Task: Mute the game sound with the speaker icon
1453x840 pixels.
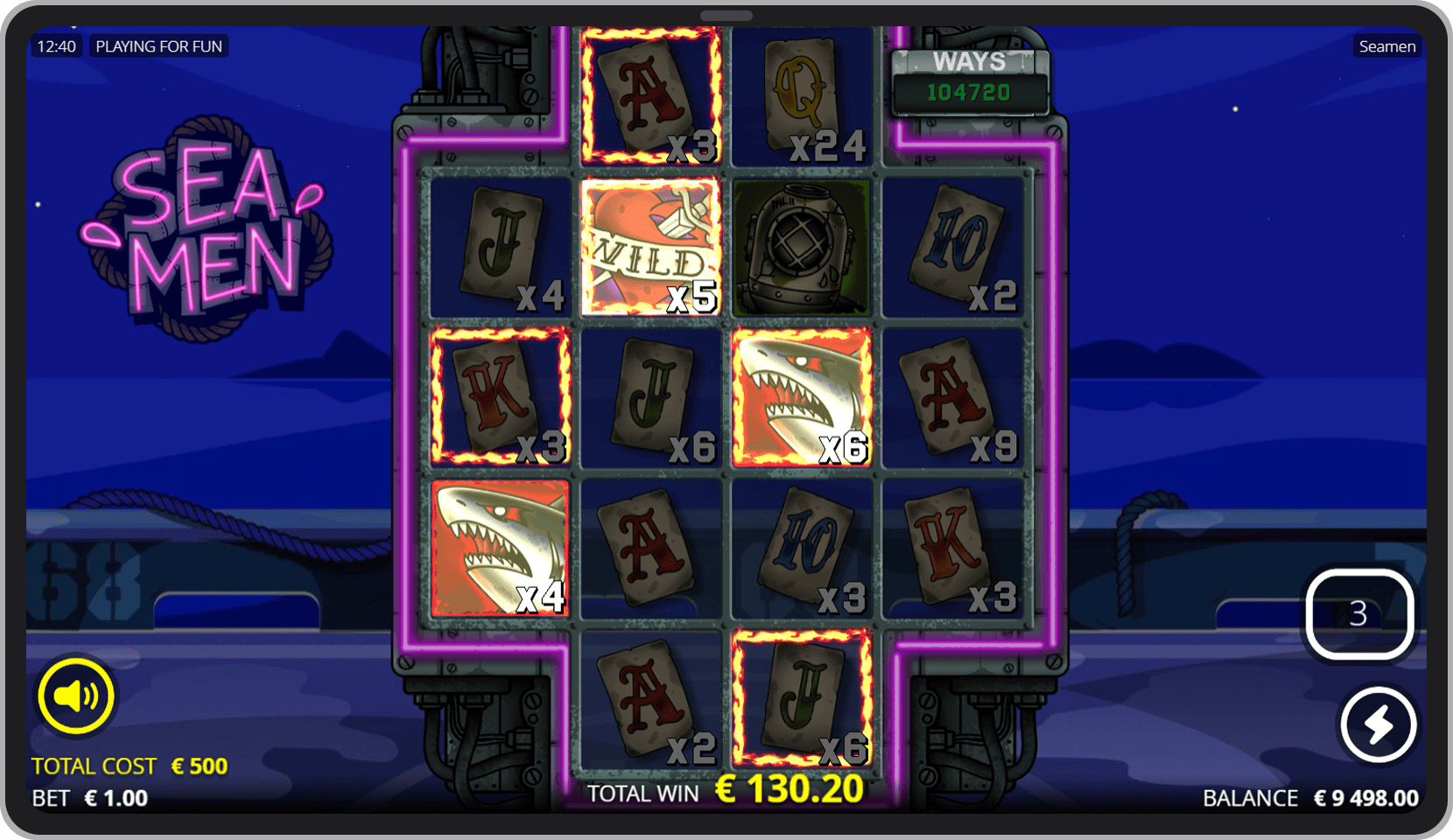Action: tap(74, 695)
